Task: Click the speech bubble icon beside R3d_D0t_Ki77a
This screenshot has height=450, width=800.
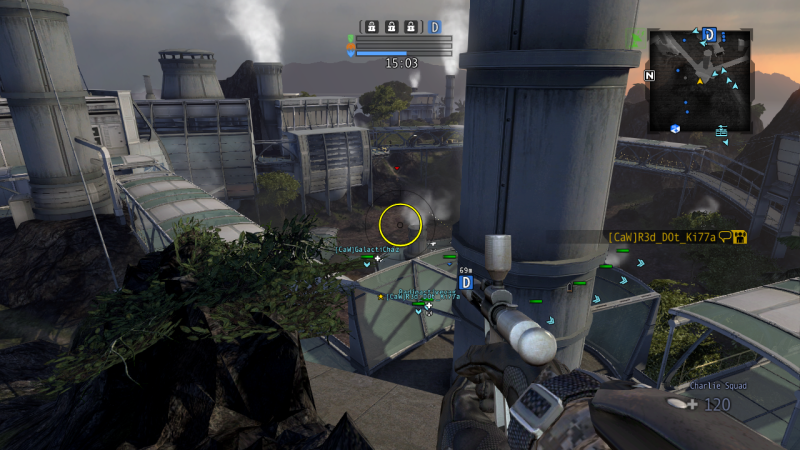Action: tap(725, 237)
